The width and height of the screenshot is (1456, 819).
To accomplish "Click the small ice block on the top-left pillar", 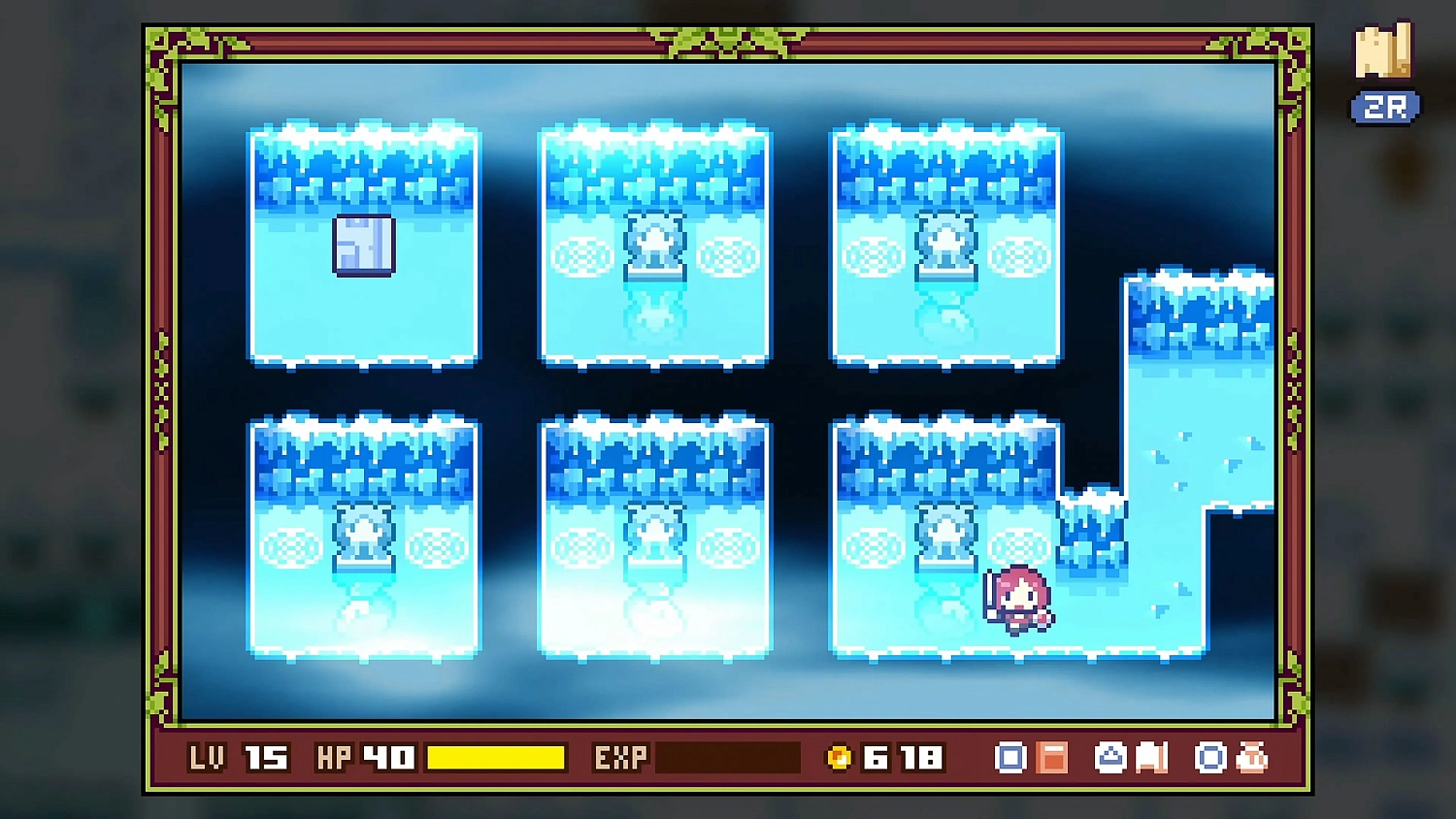I will pos(364,245).
